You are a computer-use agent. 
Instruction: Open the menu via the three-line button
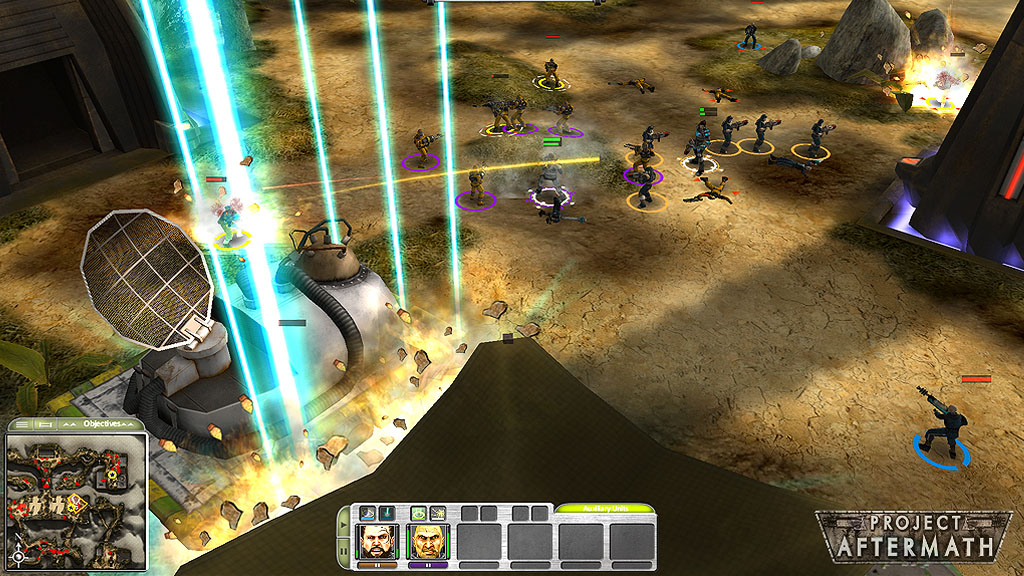pos(22,424)
